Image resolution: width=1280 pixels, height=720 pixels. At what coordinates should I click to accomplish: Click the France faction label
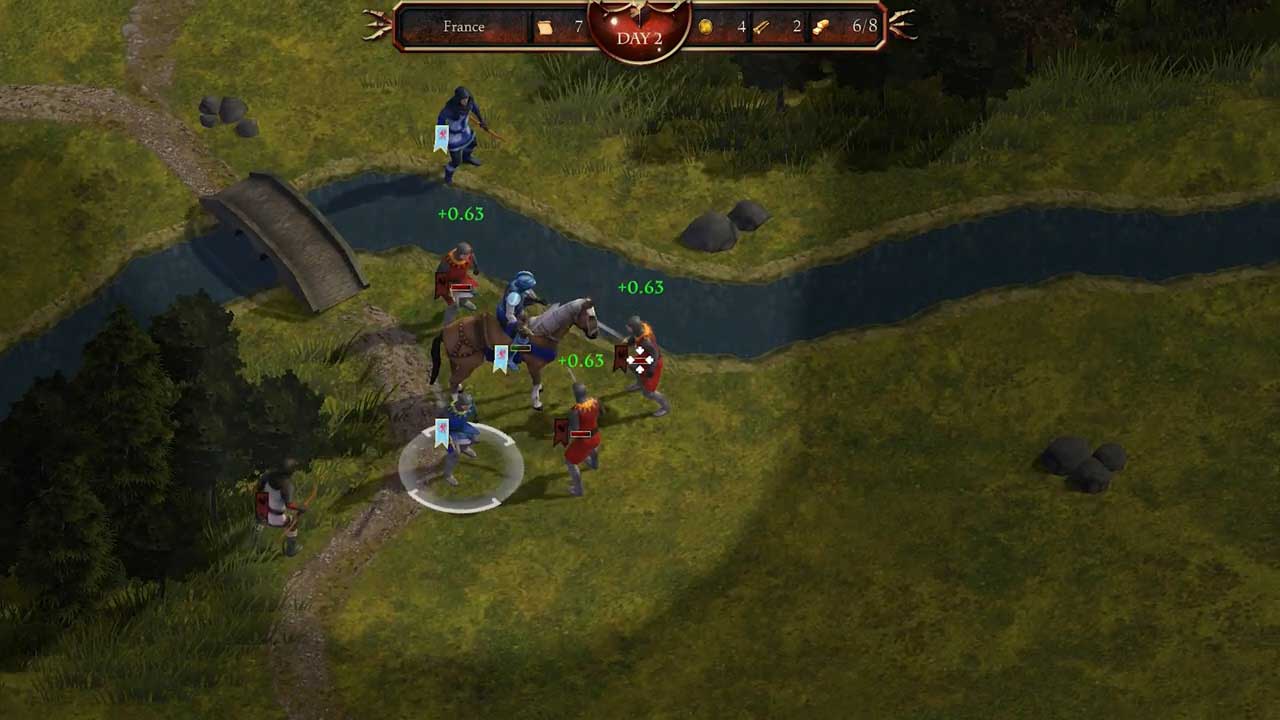point(464,27)
